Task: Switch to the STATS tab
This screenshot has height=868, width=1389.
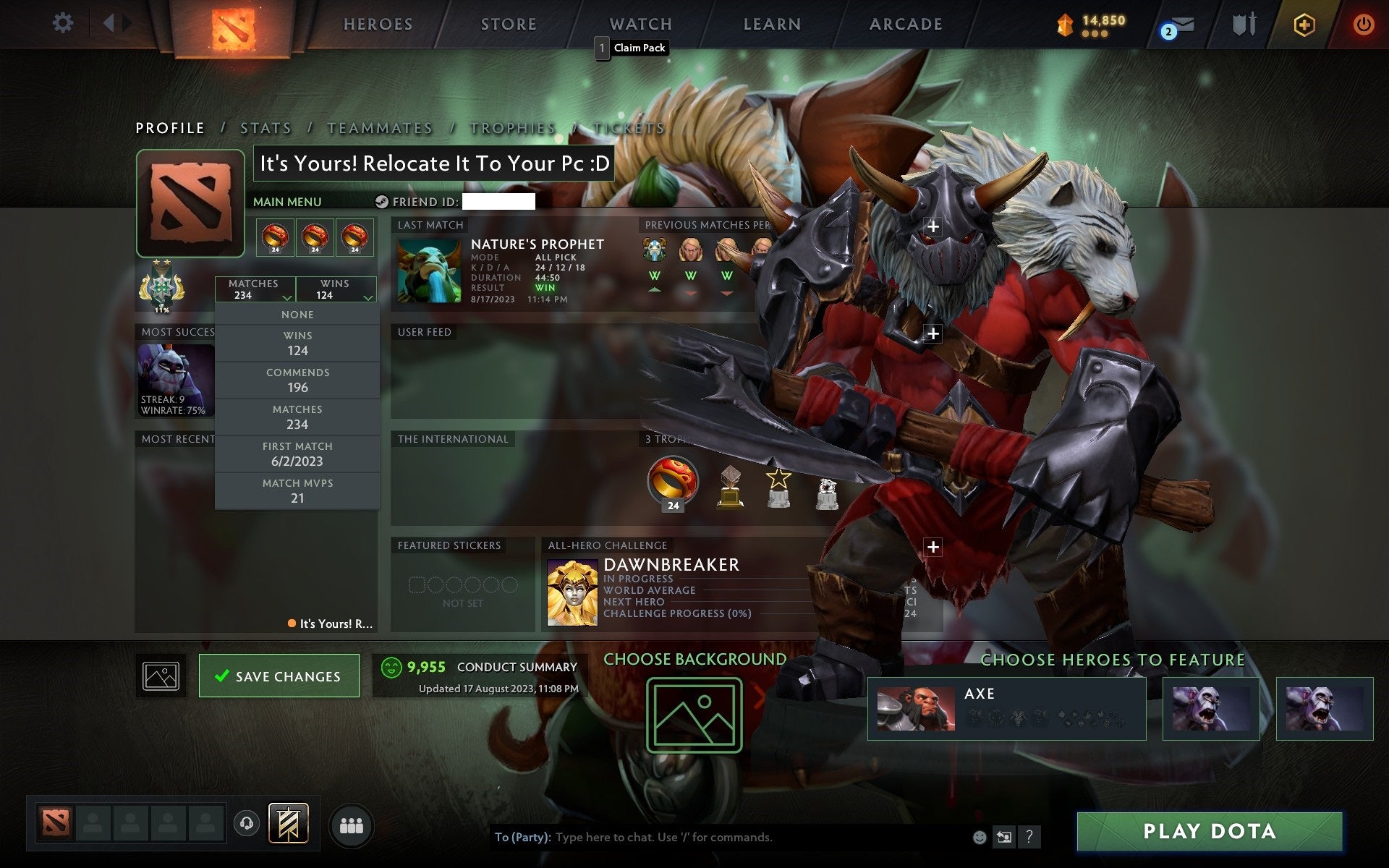Action: (x=265, y=127)
